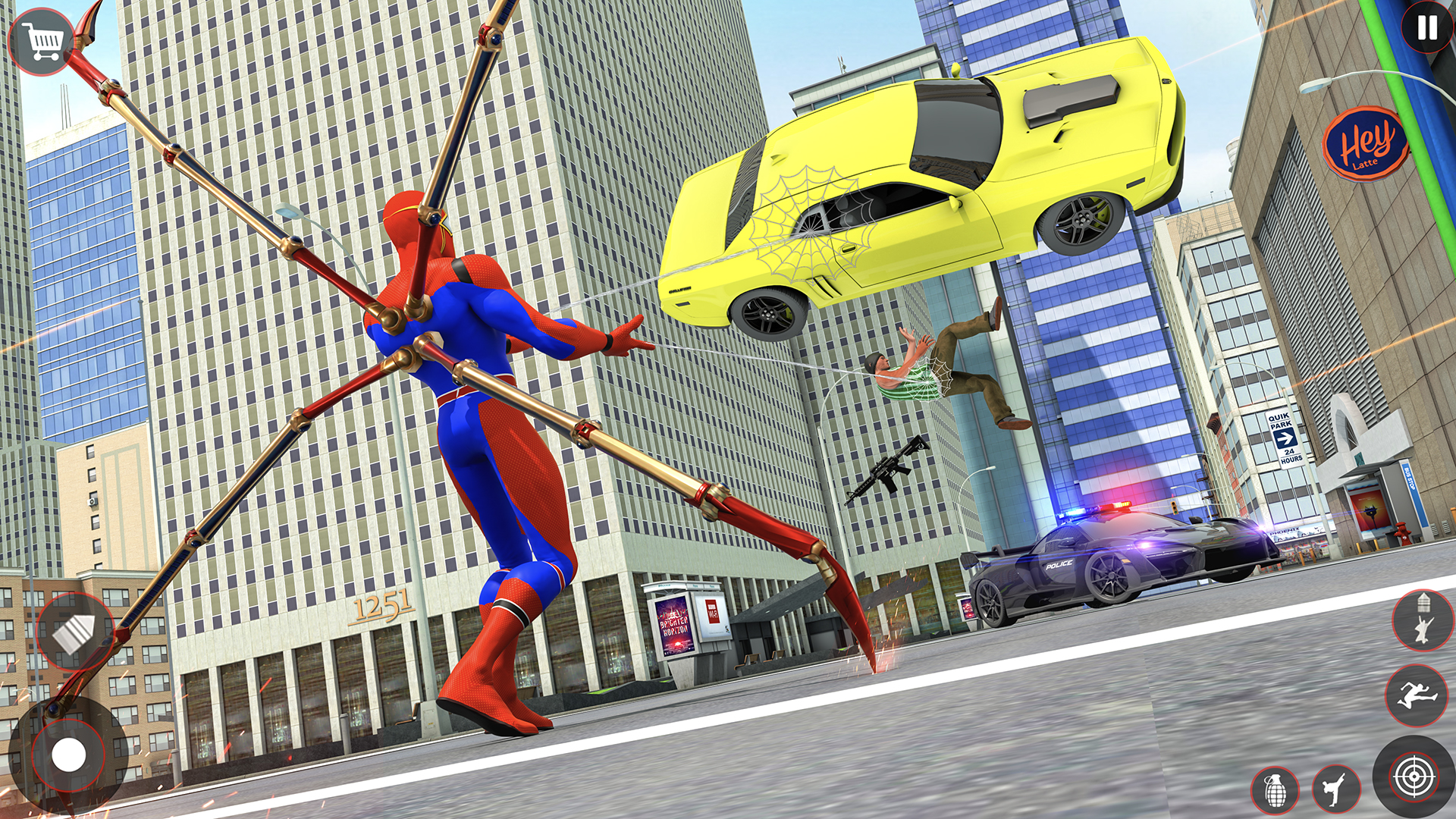Tap the upgrade arrow above the fly button
Image resolution: width=1456 pixels, height=819 pixels.
point(1423,603)
